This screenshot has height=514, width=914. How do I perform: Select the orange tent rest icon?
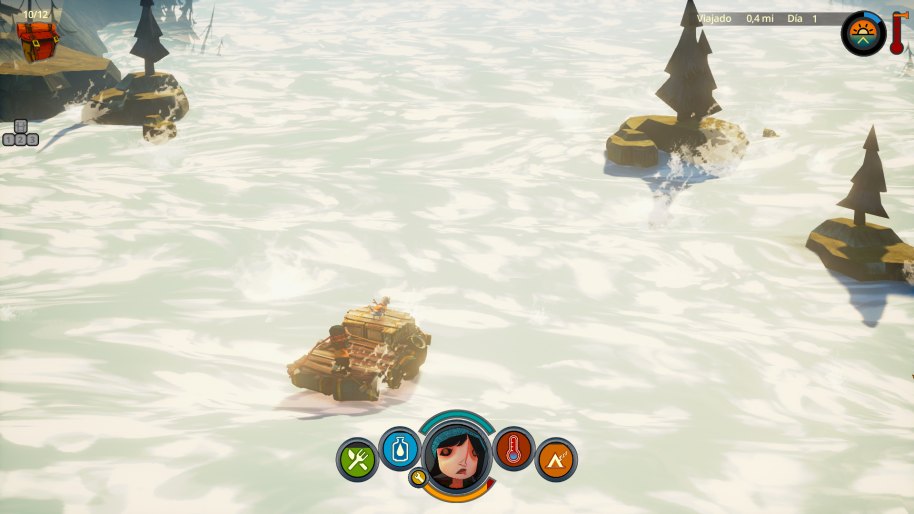556,460
